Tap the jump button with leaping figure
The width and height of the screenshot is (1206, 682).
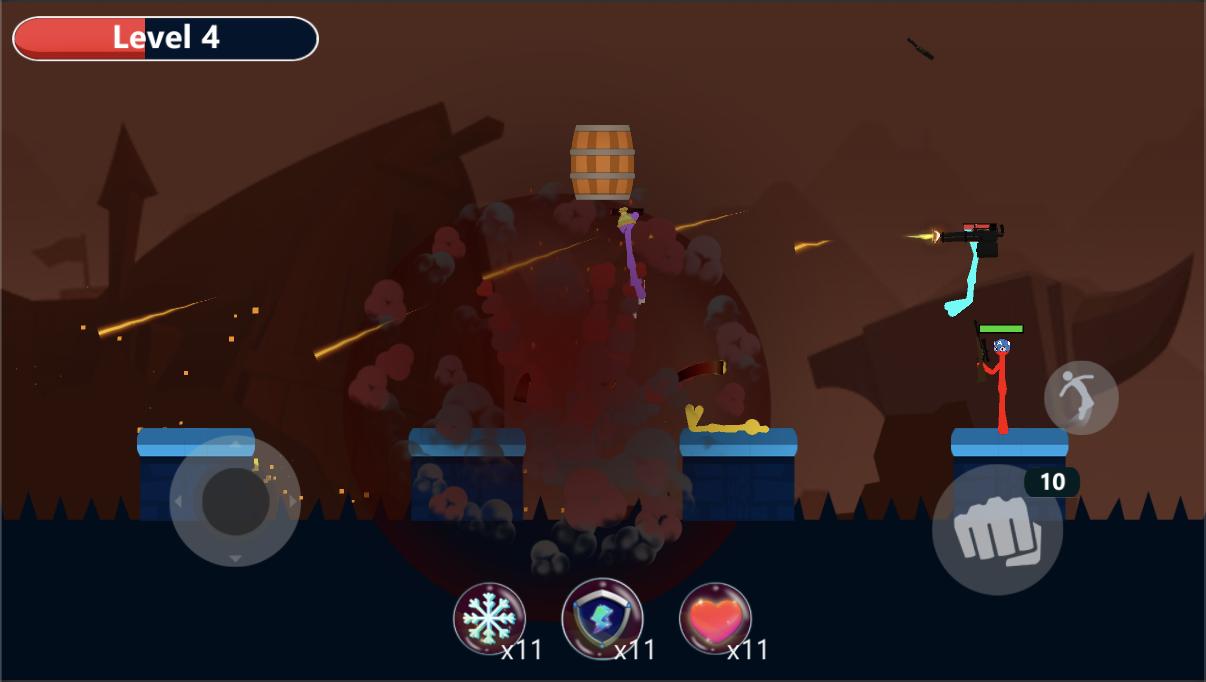click(1081, 397)
